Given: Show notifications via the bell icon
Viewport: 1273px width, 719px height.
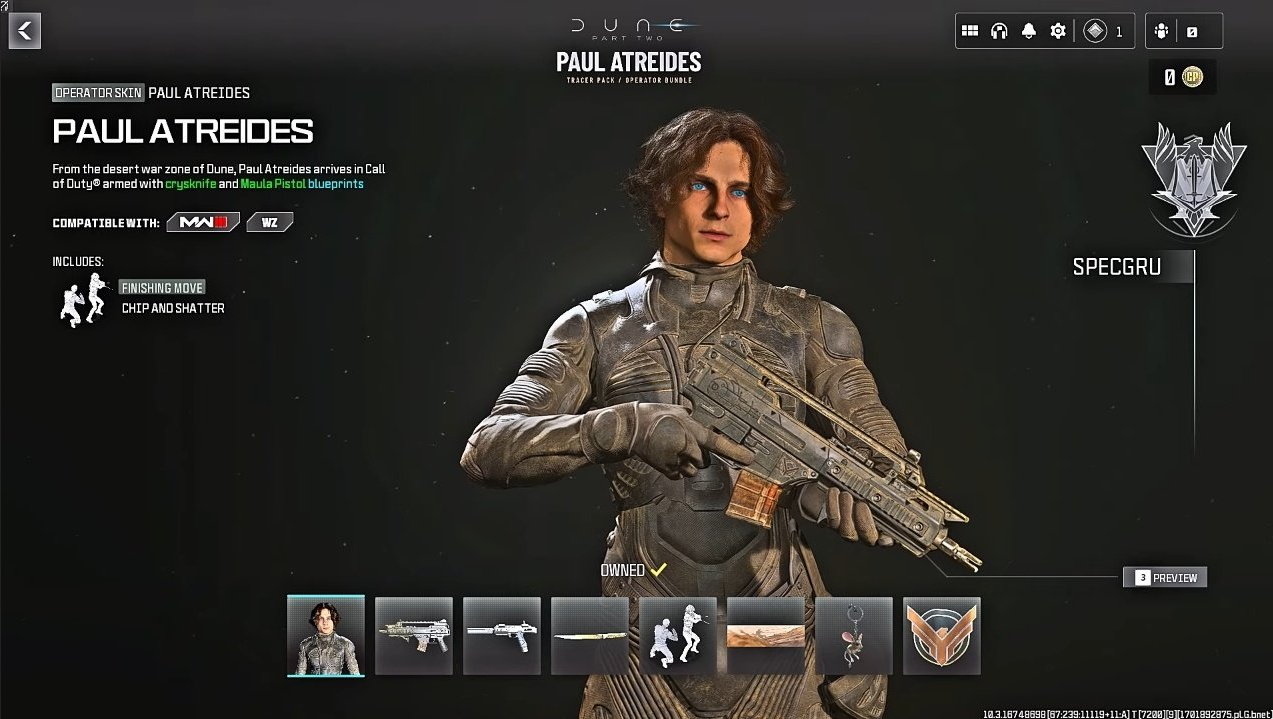Looking at the screenshot, I should pos(1028,31).
